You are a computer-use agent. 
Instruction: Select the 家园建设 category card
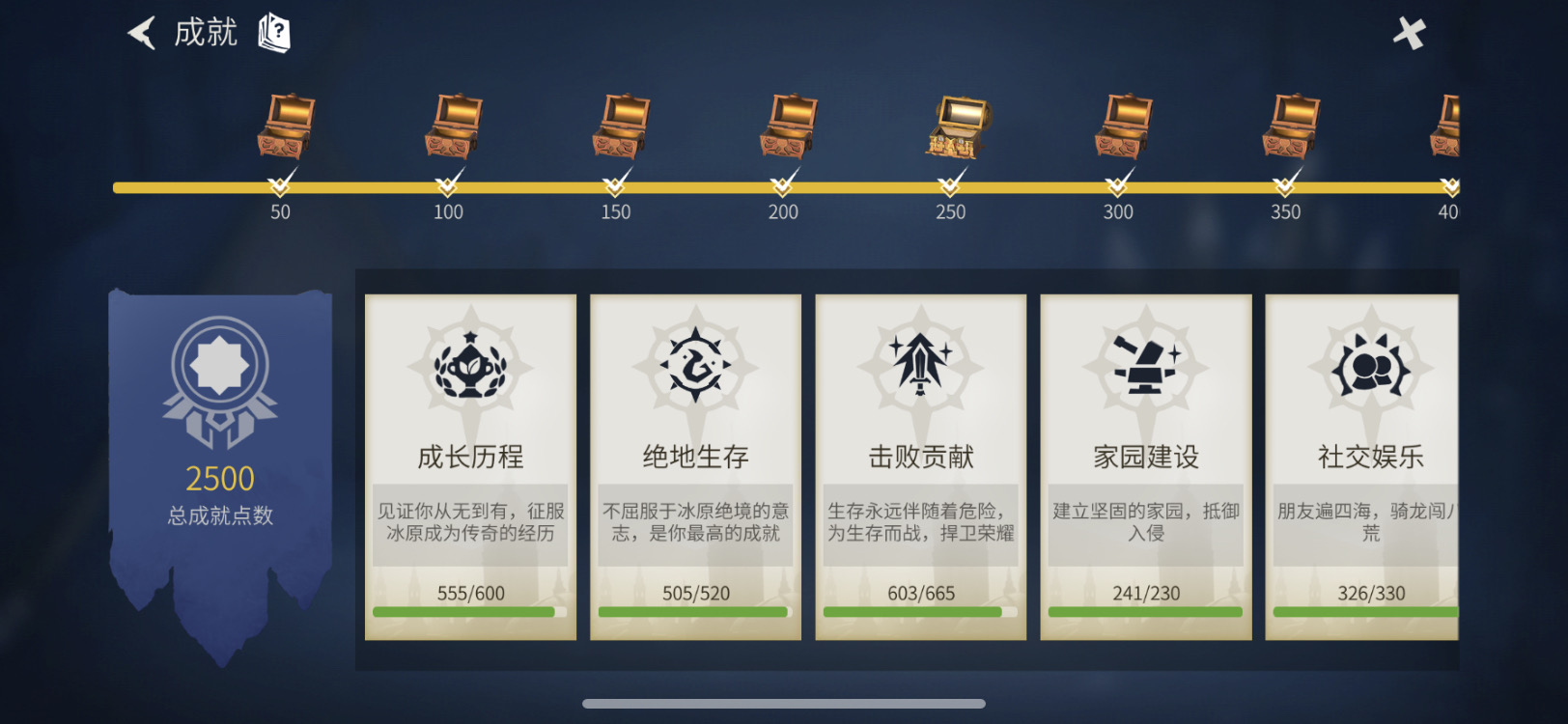1144,463
